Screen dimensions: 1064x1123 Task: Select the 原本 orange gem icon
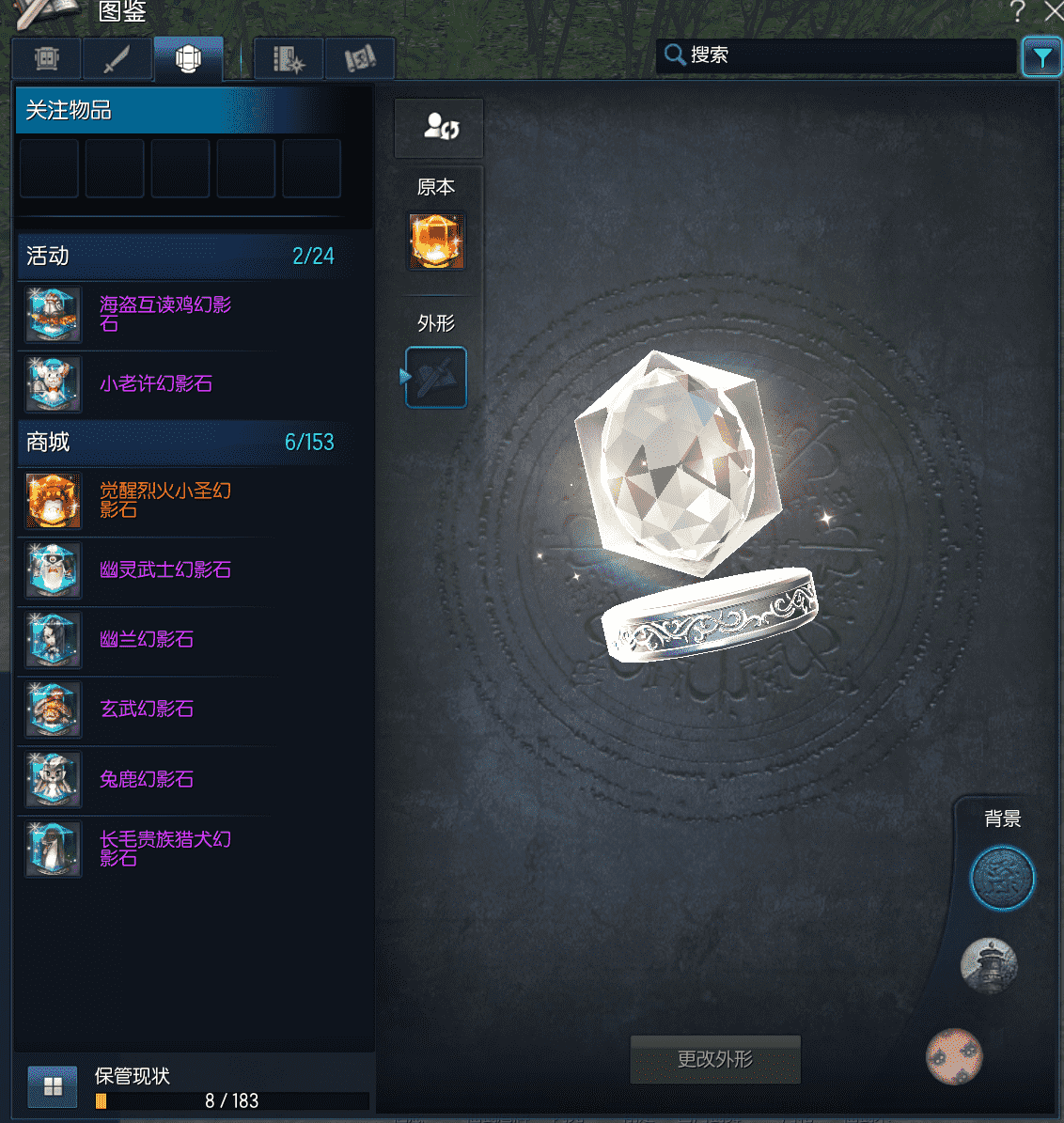435,241
